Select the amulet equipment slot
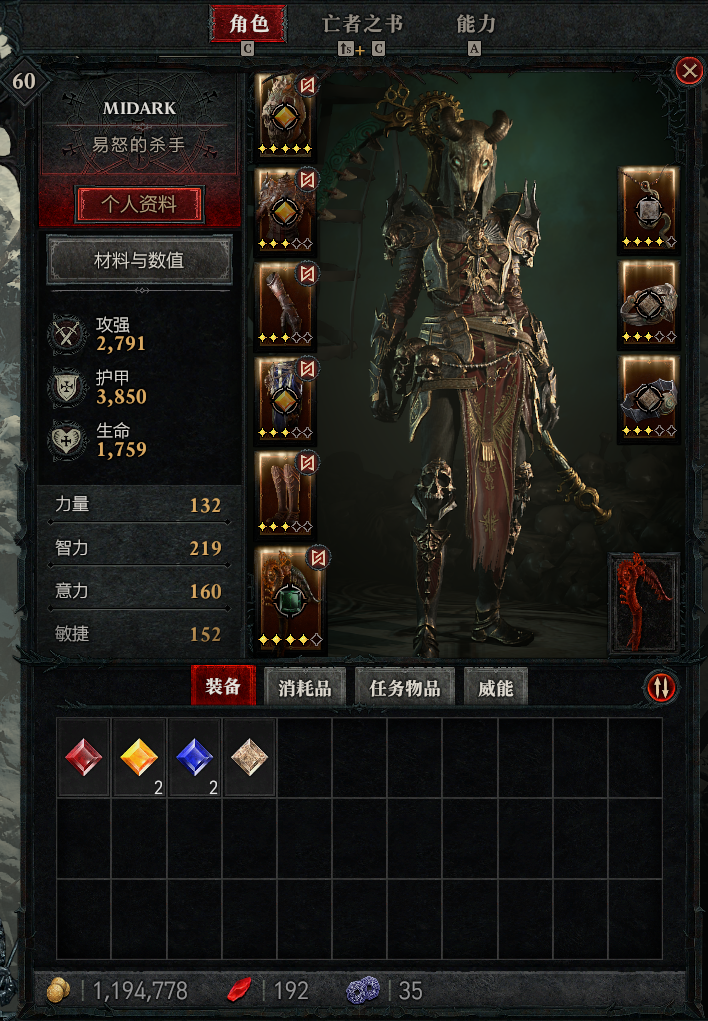Image resolution: width=708 pixels, height=1021 pixels. (x=648, y=208)
